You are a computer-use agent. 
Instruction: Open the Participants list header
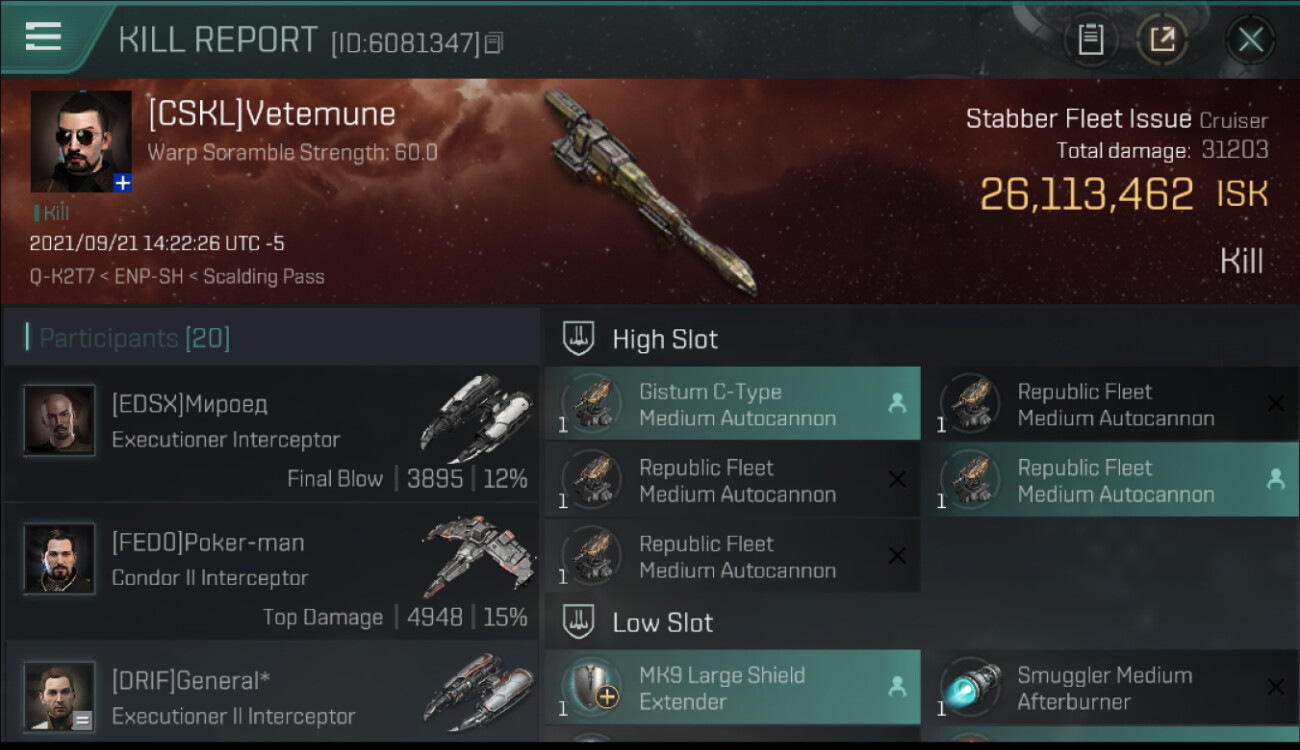pos(135,338)
